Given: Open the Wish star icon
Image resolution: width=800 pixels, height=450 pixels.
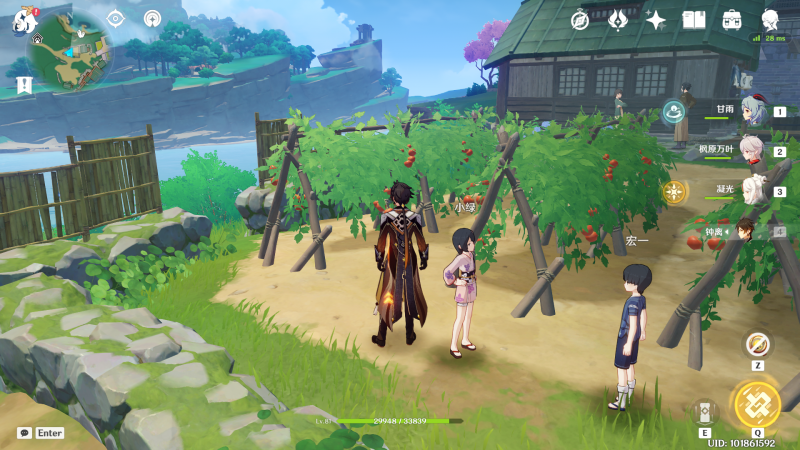Looking at the screenshot, I should click(656, 19).
